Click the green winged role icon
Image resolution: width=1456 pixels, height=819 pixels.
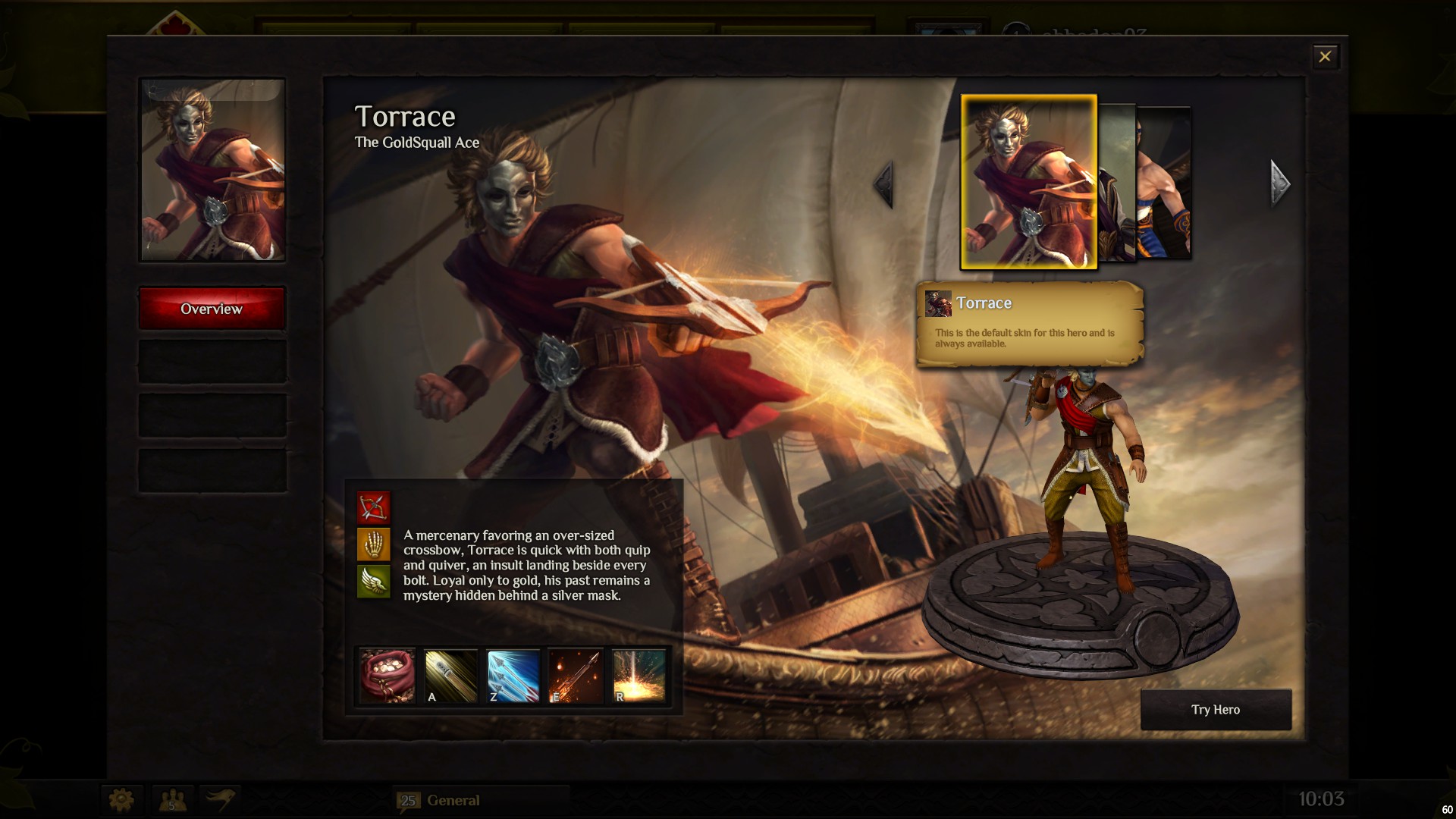click(373, 582)
